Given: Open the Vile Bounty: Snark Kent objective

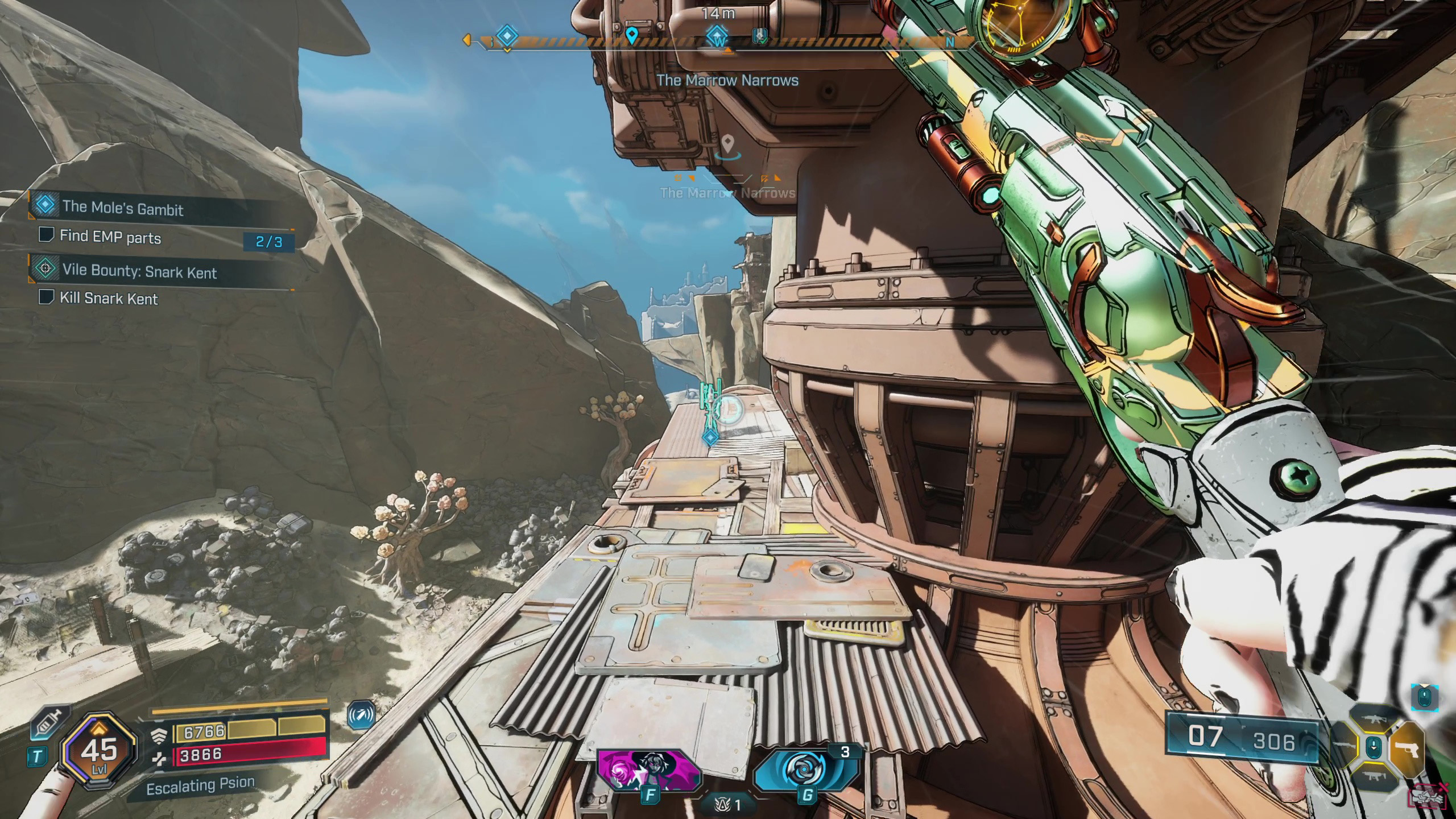Looking at the screenshot, I should (139, 271).
